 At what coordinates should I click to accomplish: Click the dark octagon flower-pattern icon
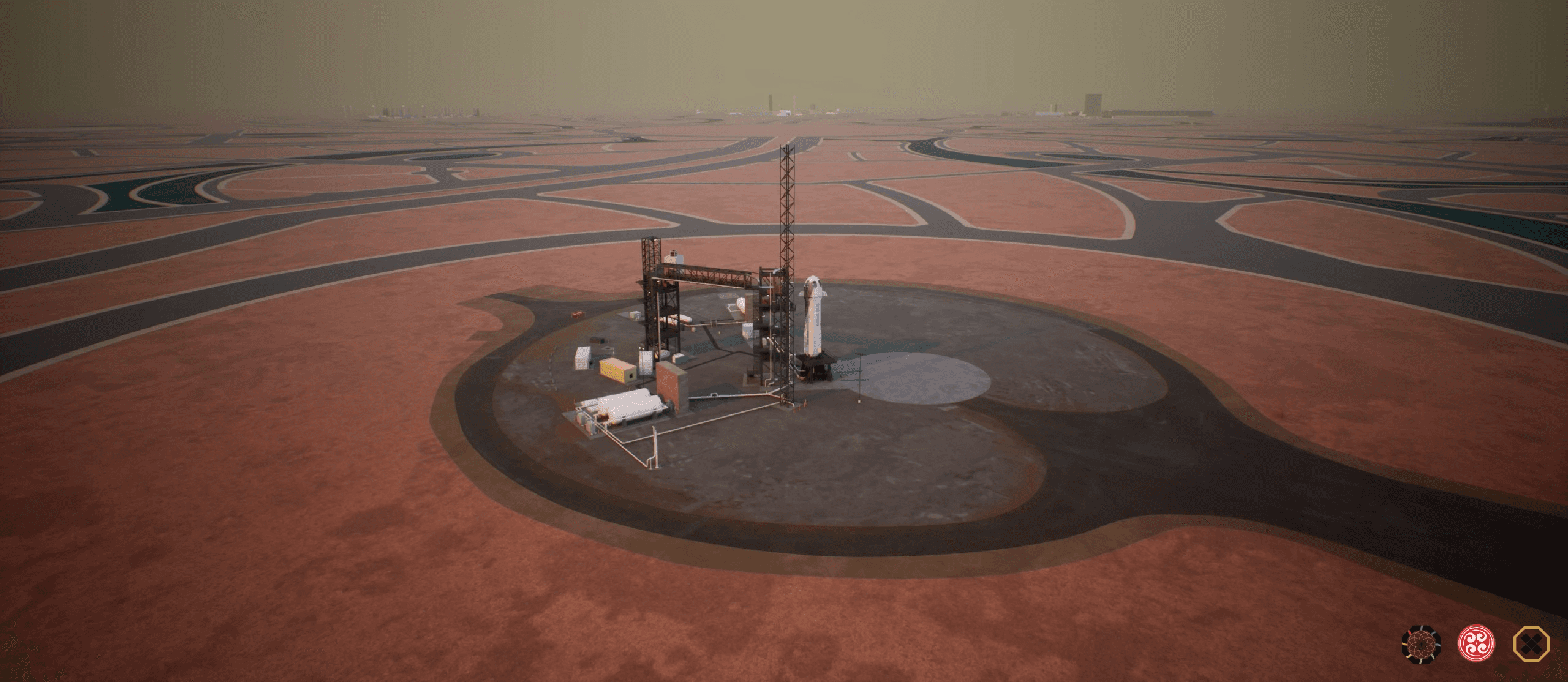click(x=1421, y=644)
